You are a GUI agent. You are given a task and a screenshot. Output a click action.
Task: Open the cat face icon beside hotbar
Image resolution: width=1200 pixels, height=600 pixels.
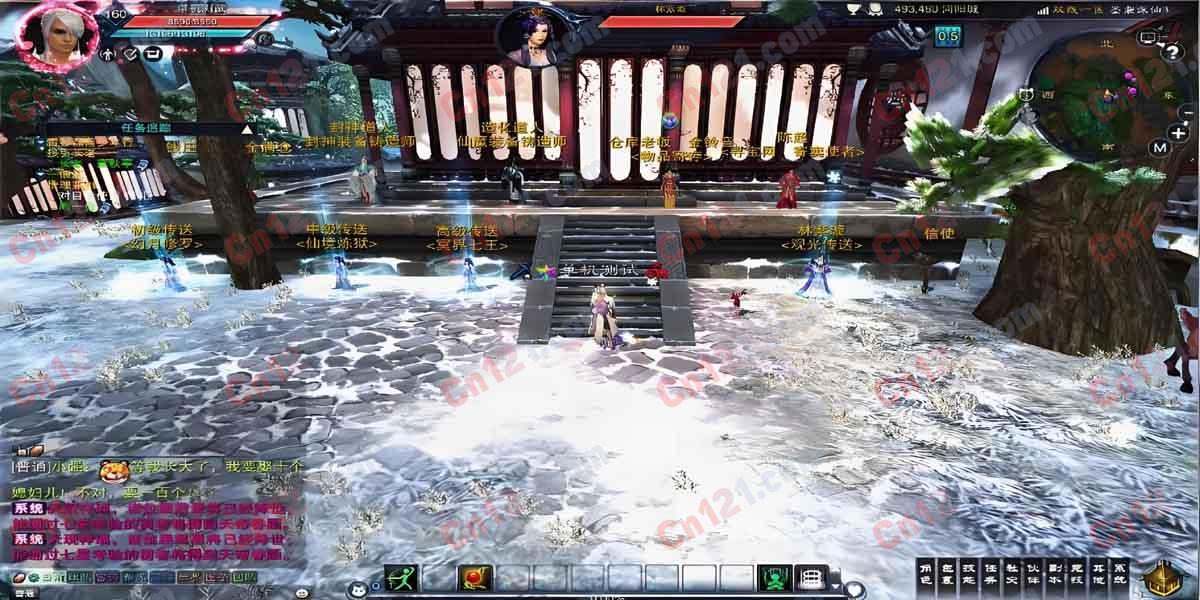pyautogui.click(x=357, y=590)
